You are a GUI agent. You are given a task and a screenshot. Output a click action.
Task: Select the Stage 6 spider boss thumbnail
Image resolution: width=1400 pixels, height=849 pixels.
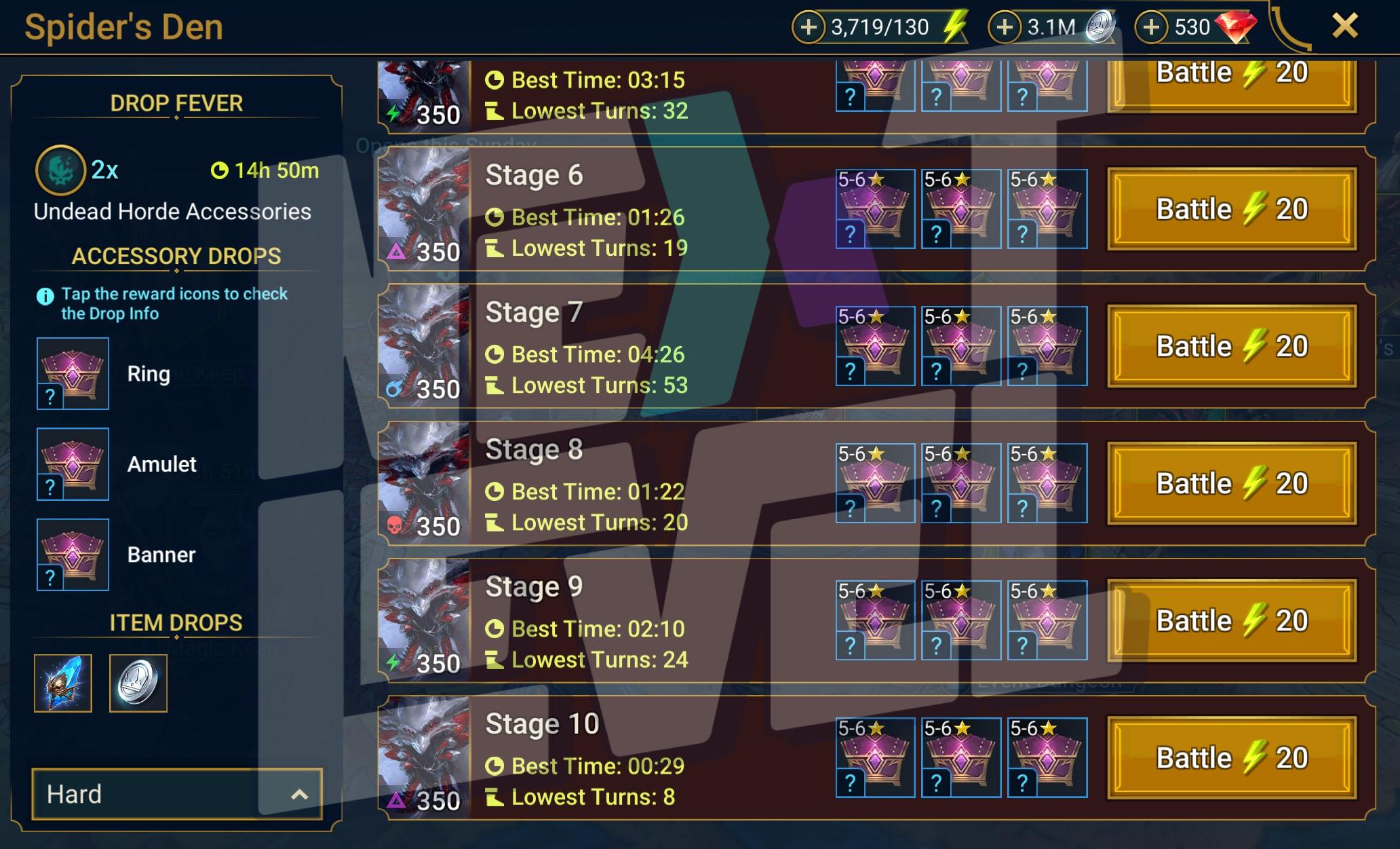424,208
